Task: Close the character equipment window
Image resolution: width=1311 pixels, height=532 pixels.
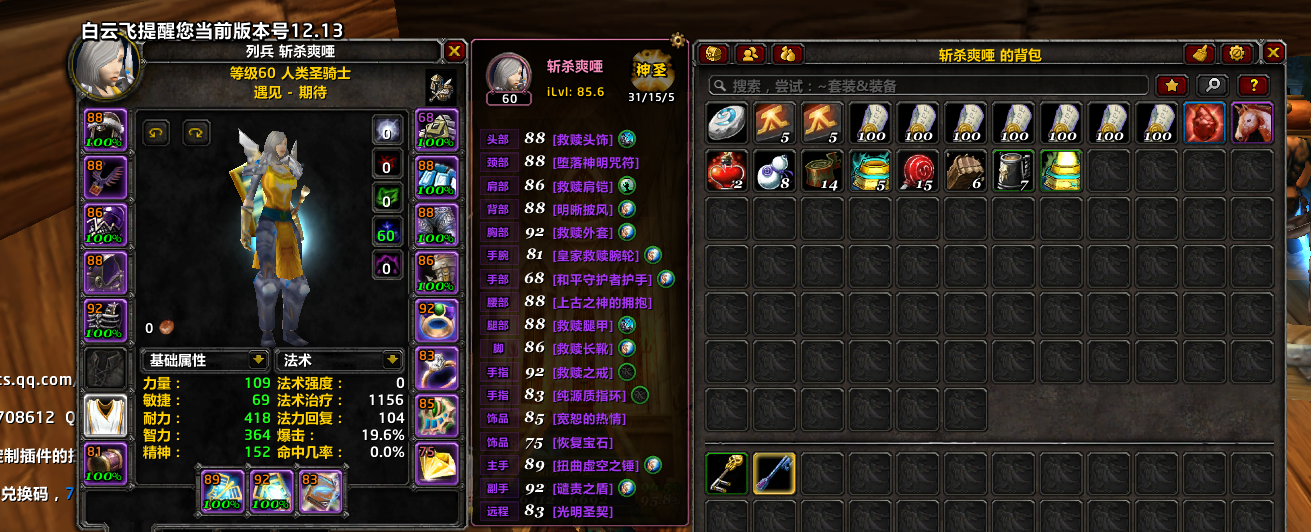Action: tap(454, 51)
